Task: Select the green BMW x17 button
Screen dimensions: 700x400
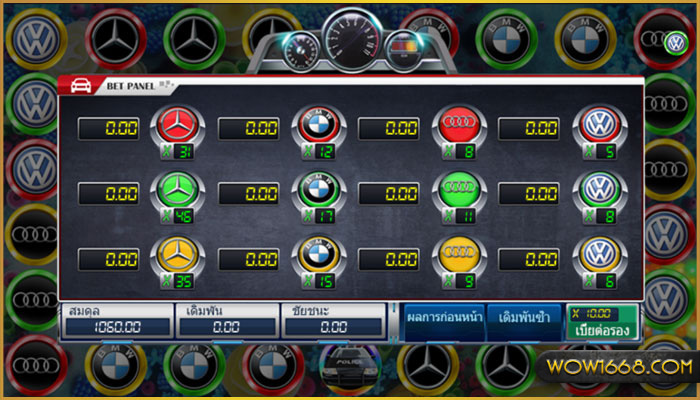Action: pyautogui.click(x=320, y=193)
